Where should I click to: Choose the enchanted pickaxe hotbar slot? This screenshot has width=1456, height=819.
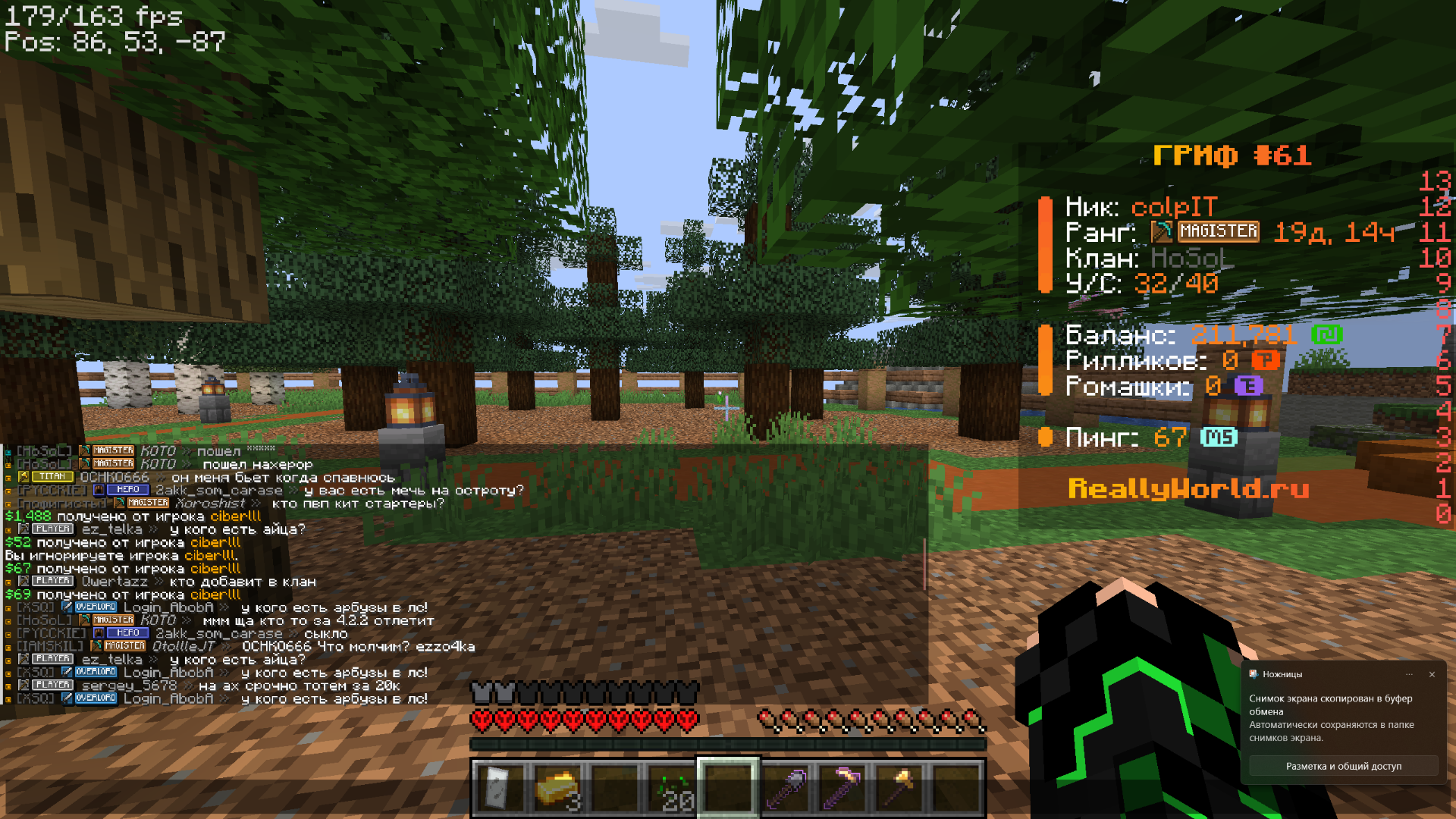point(843,789)
